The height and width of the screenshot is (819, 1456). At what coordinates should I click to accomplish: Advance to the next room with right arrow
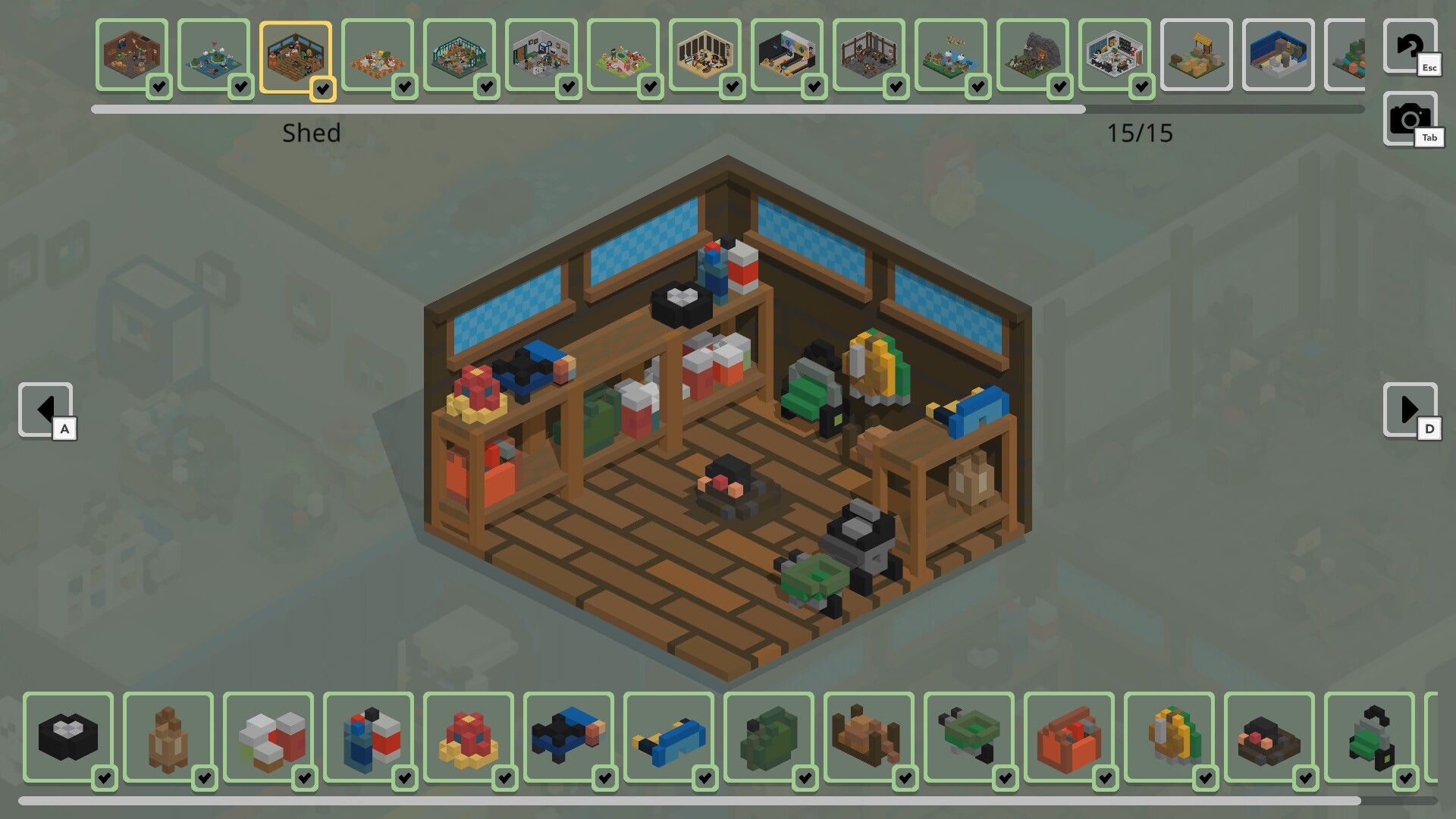tap(1409, 409)
